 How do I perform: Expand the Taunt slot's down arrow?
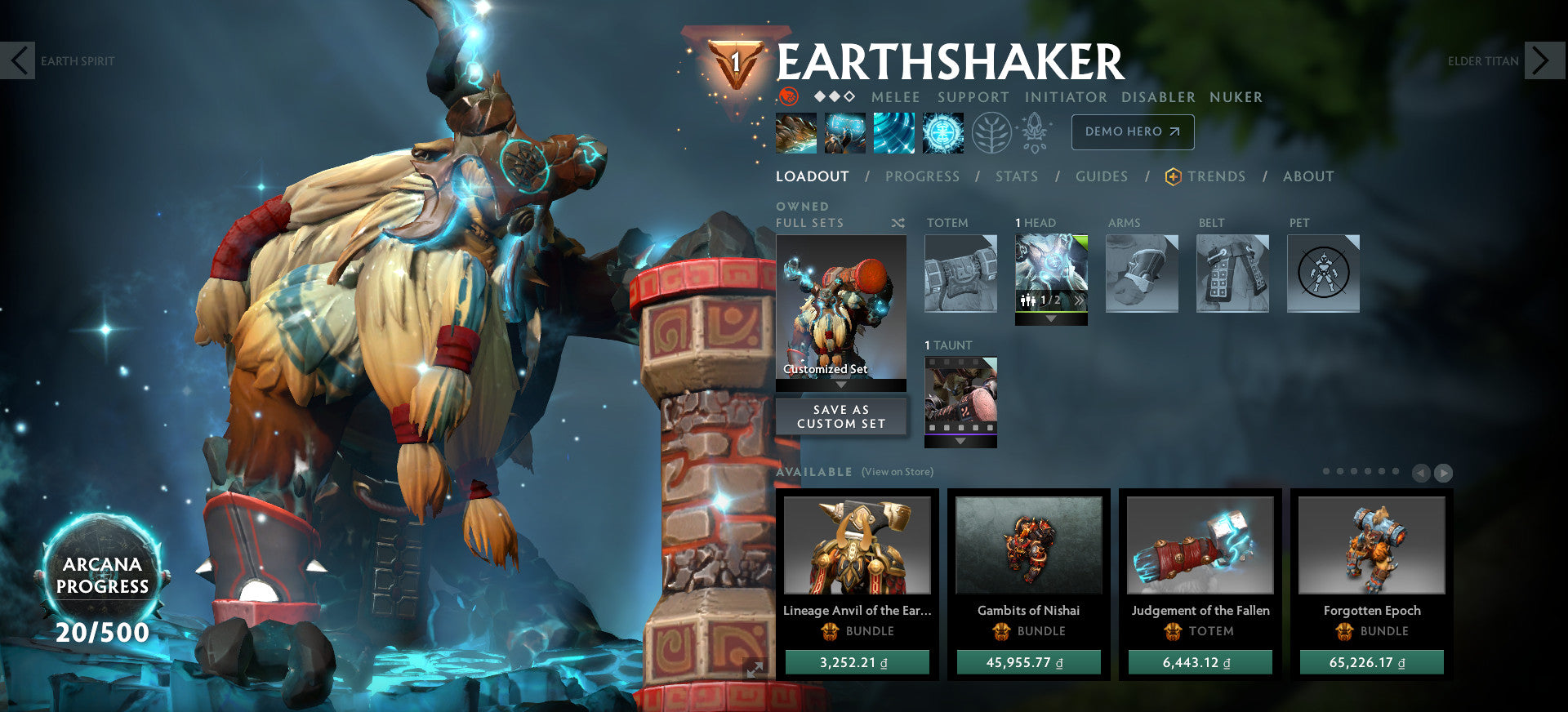(x=960, y=443)
